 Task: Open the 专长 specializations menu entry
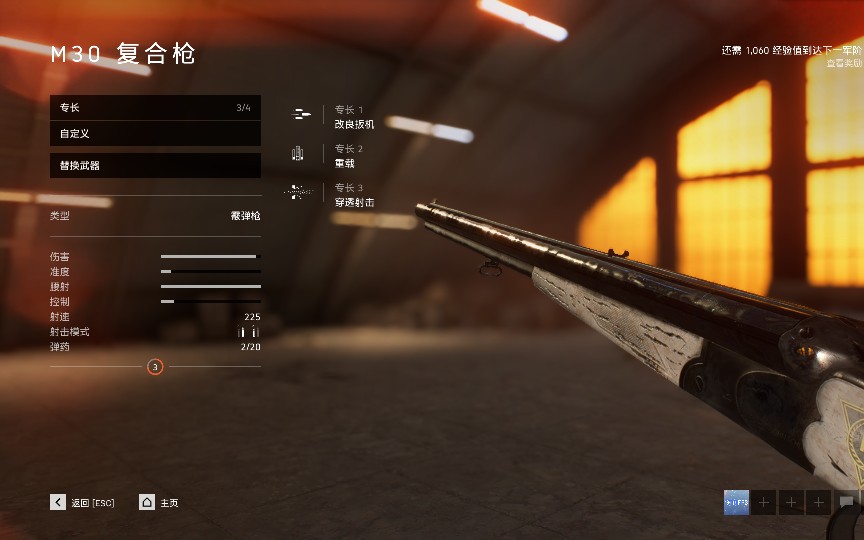pyautogui.click(x=155, y=107)
